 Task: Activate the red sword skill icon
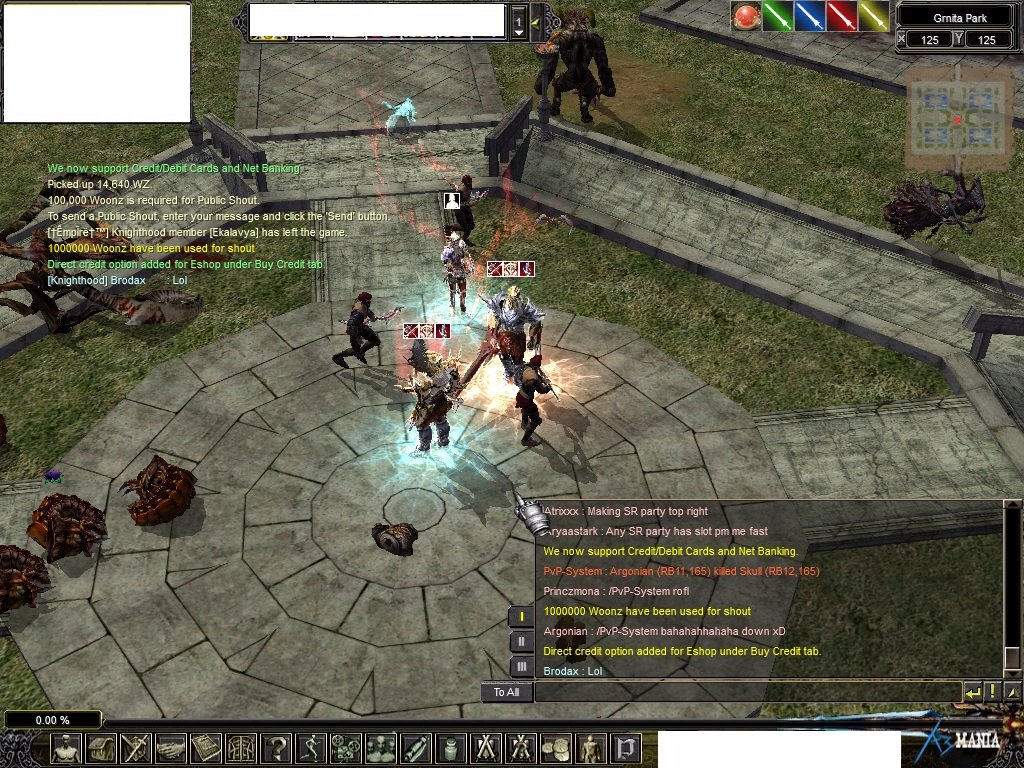(x=842, y=16)
